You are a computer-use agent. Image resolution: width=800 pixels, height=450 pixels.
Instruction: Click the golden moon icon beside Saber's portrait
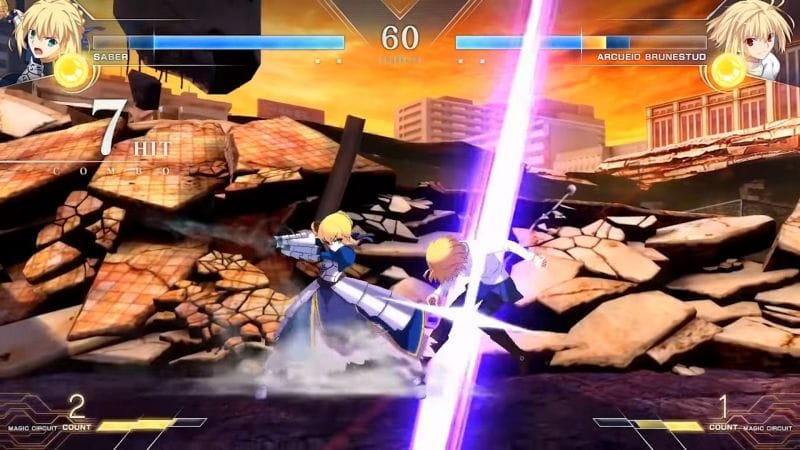[73, 70]
